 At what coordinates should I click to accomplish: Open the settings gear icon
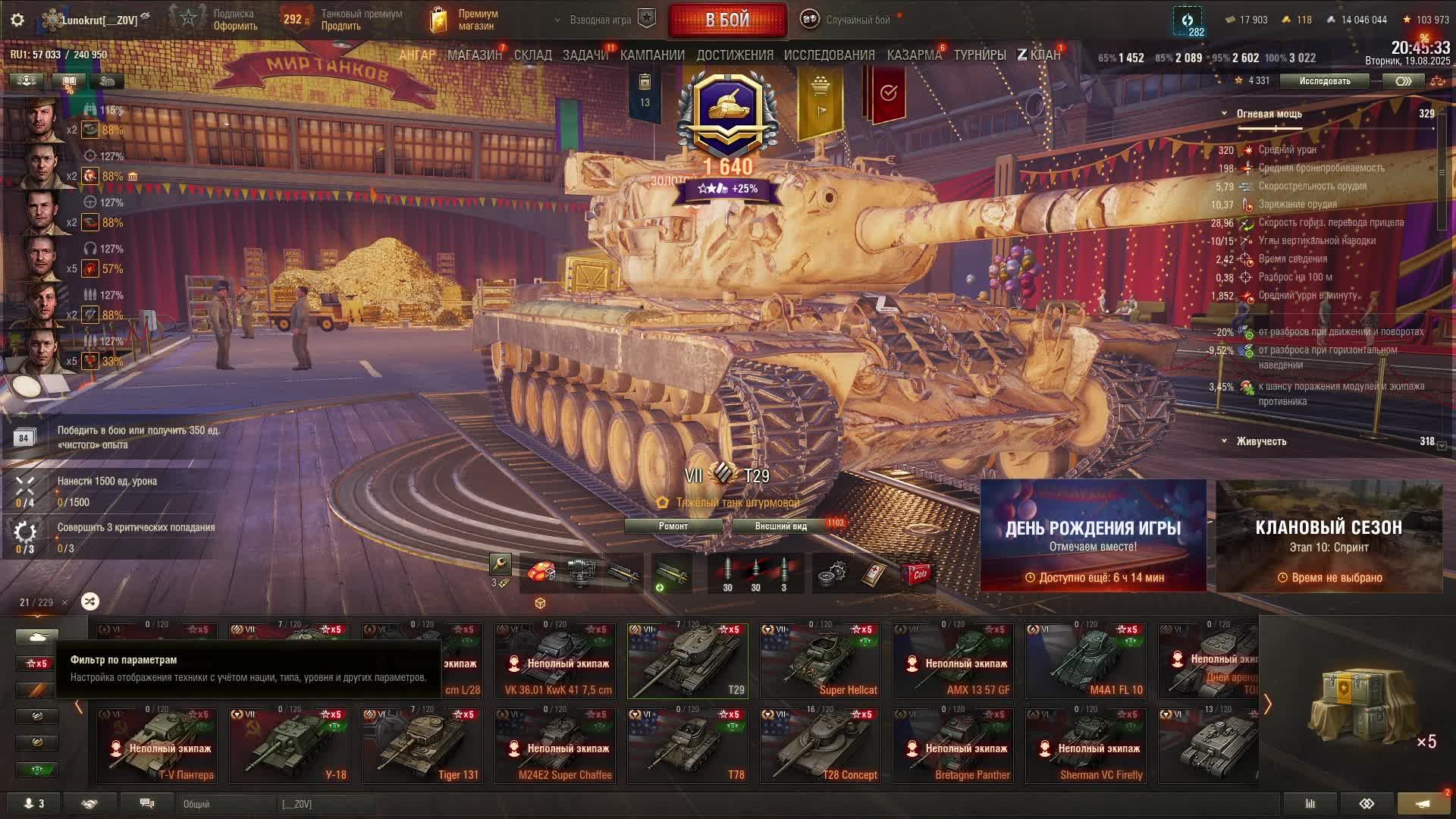tap(17, 20)
